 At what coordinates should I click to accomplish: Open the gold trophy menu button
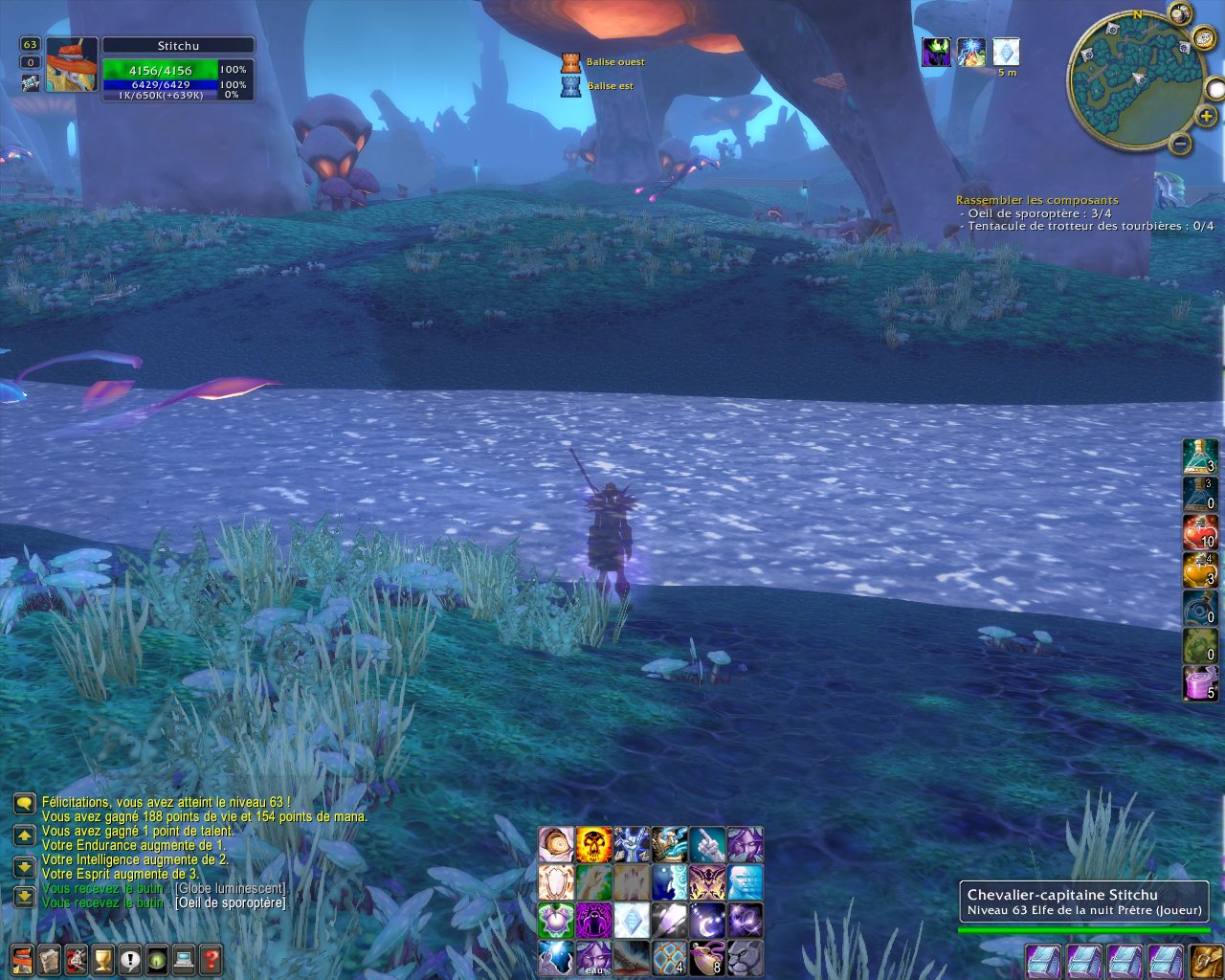tap(103, 958)
